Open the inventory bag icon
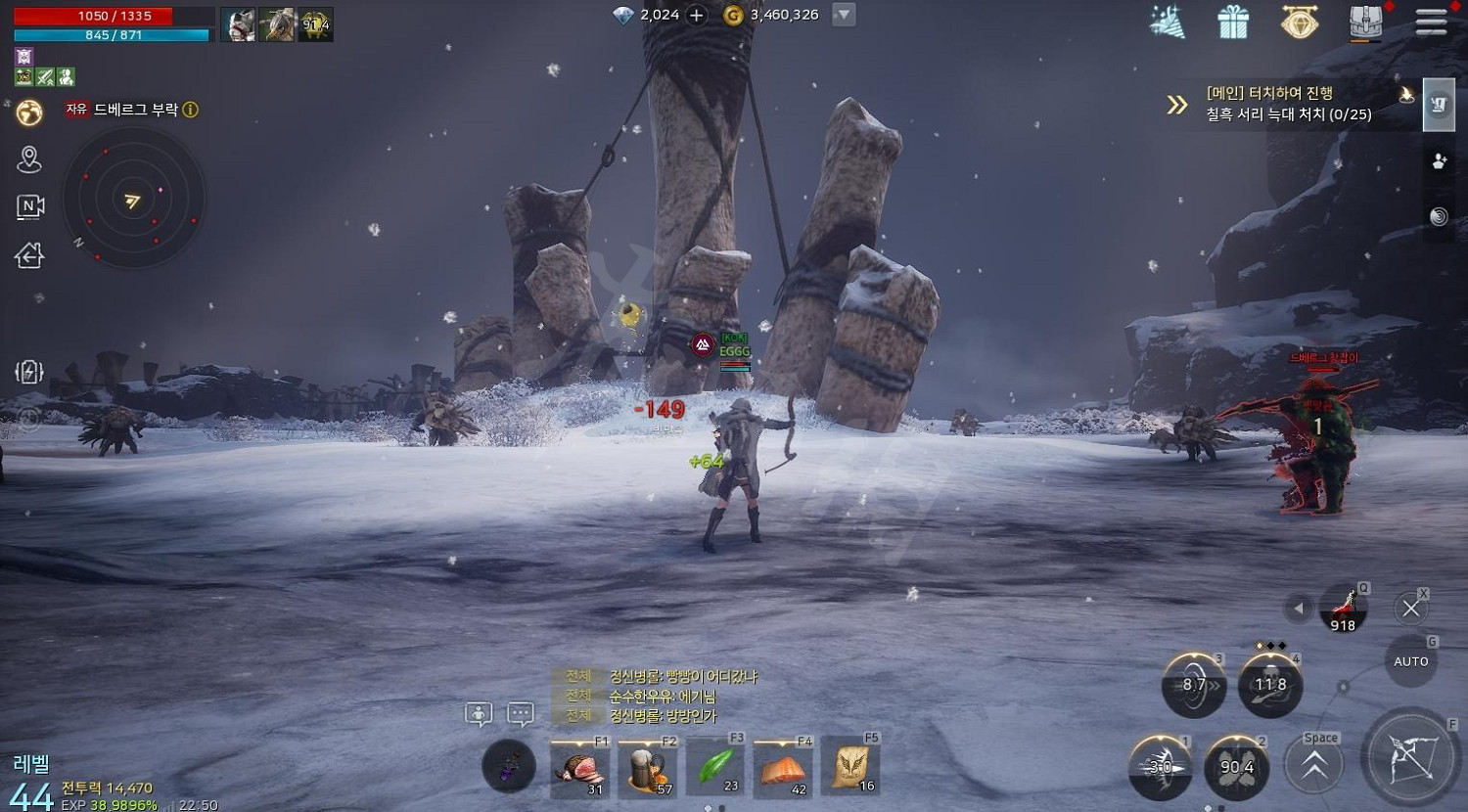Viewport: 1468px width, 812px height. [1365, 23]
